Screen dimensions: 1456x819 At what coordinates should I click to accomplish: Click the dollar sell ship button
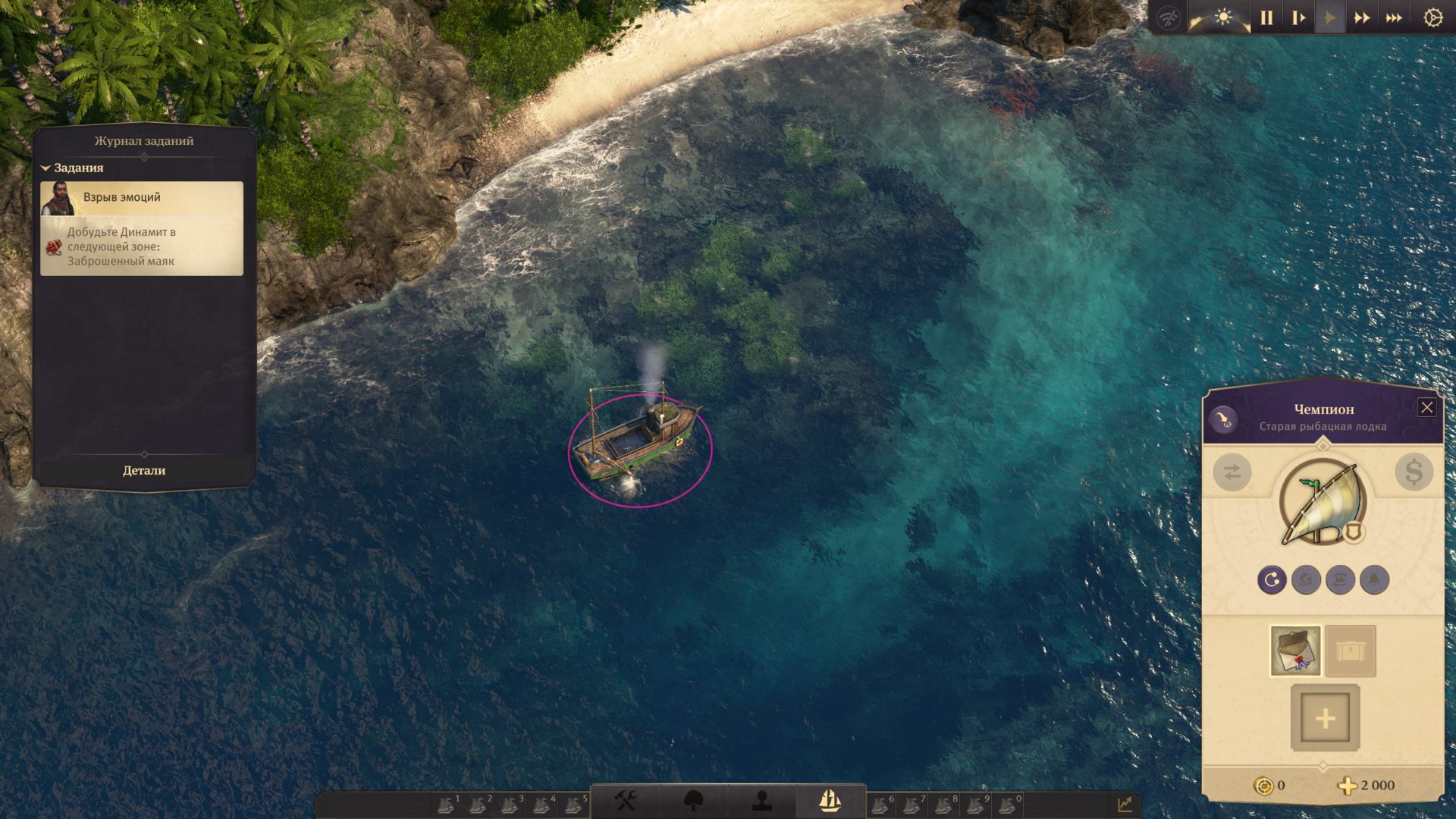tap(1414, 472)
